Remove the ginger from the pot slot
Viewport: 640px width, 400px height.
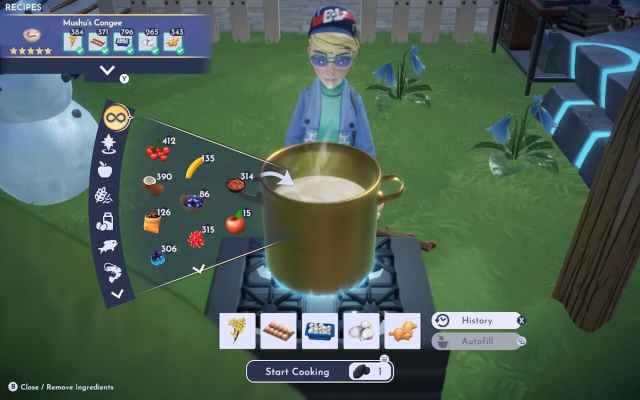(402, 331)
